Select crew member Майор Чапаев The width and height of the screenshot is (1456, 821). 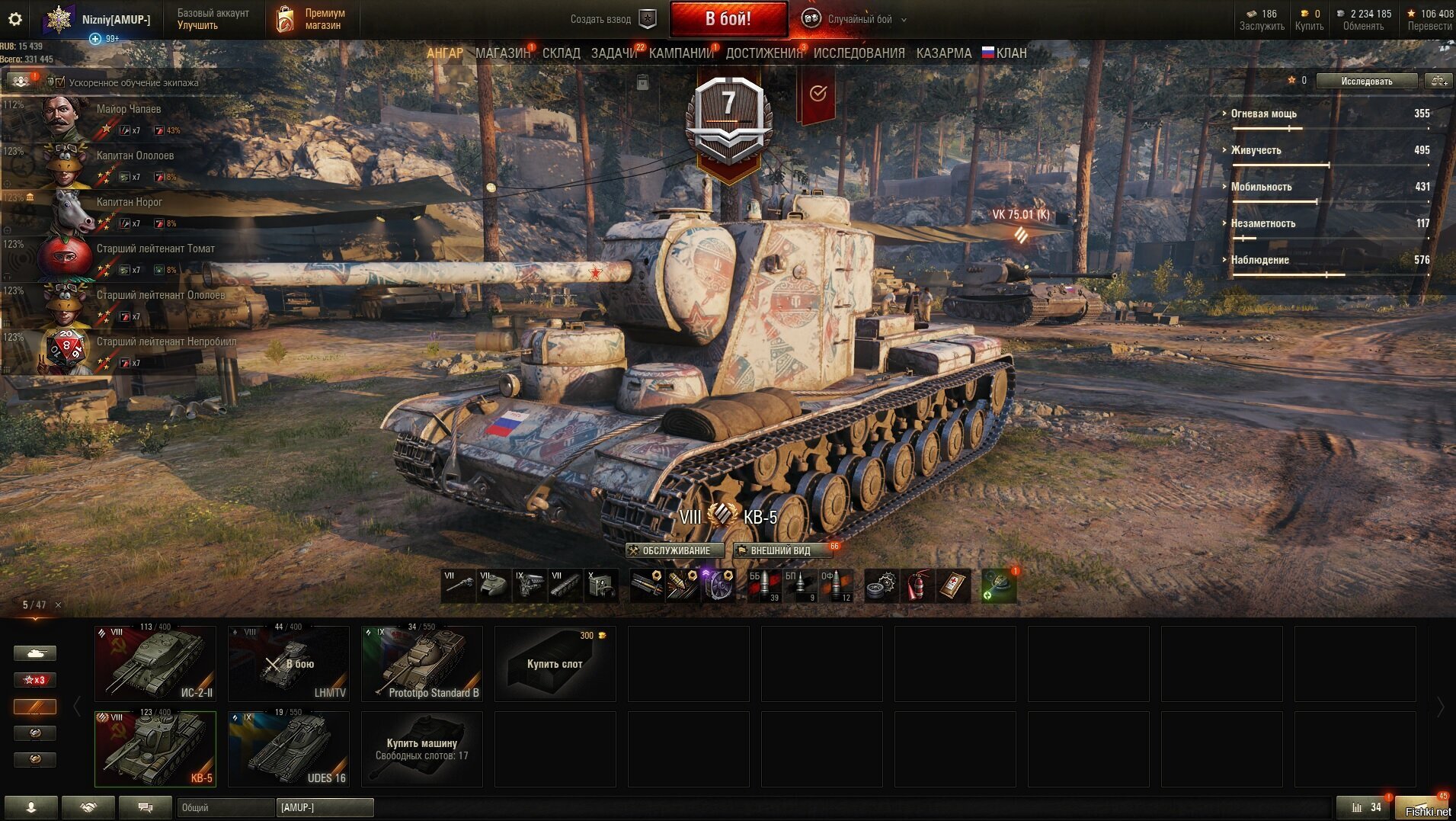click(x=128, y=110)
